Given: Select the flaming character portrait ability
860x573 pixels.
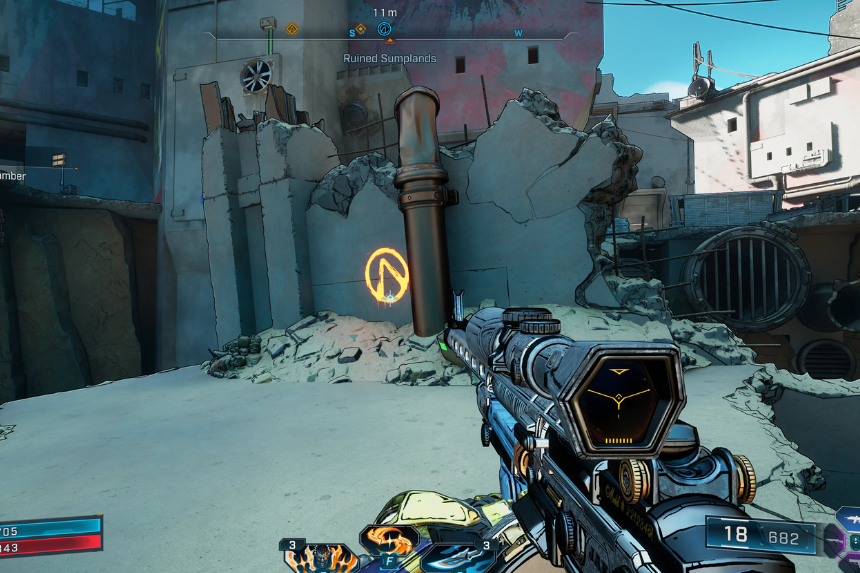Looking at the screenshot, I should (x=322, y=558).
